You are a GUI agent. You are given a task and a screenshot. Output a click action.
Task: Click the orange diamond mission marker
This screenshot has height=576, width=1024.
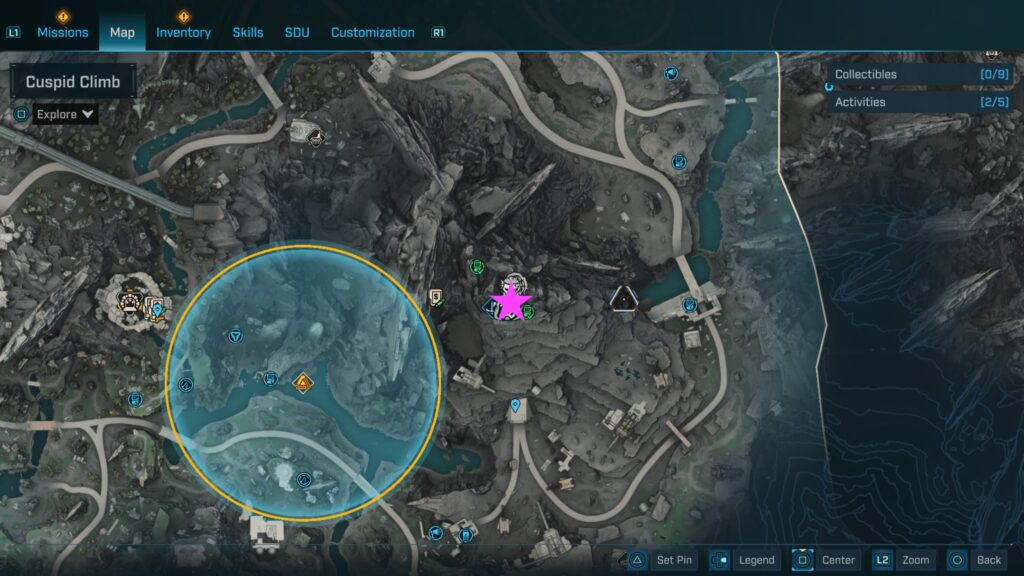(302, 382)
